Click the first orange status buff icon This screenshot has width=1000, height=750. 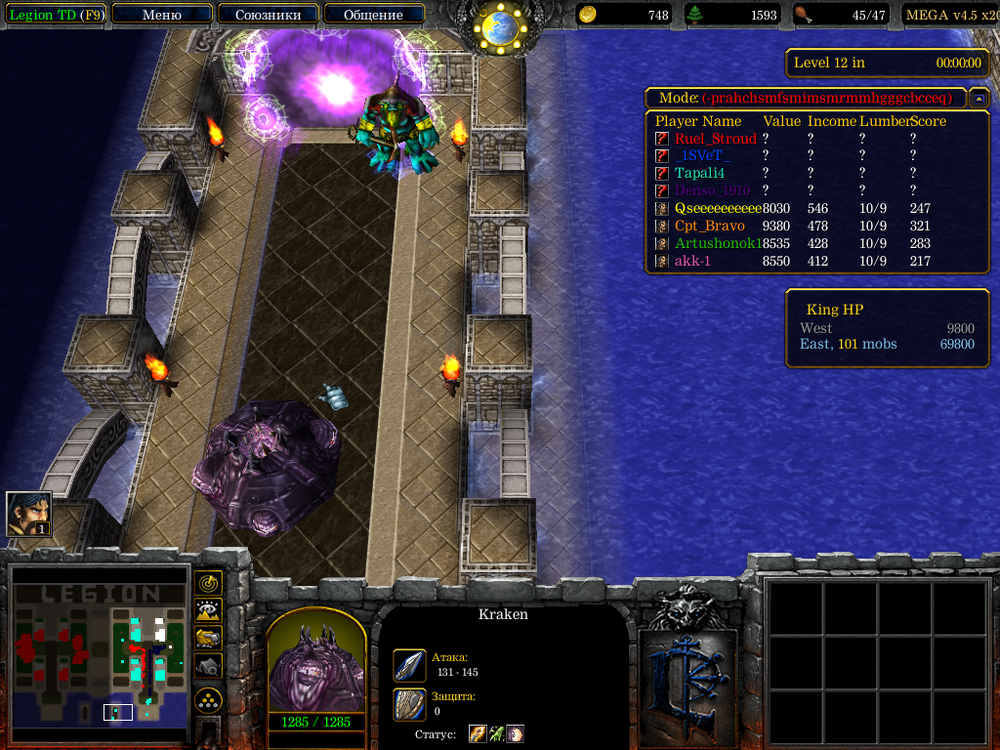point(478,734)
